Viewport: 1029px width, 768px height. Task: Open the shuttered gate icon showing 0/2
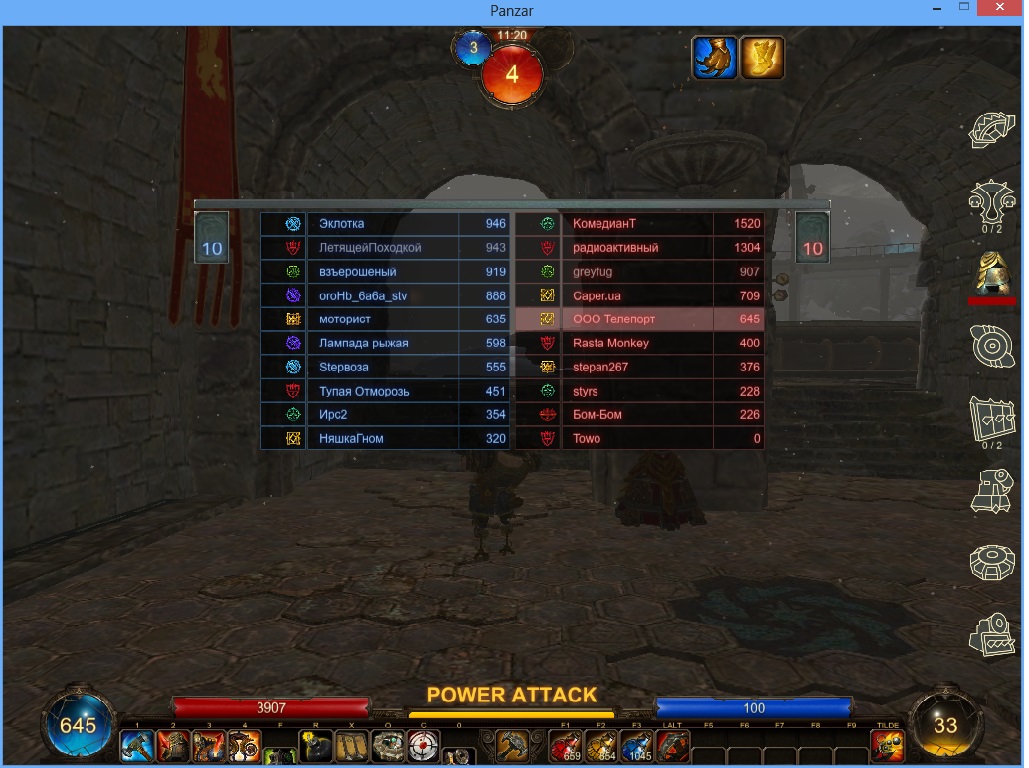(x=991, y=418)
